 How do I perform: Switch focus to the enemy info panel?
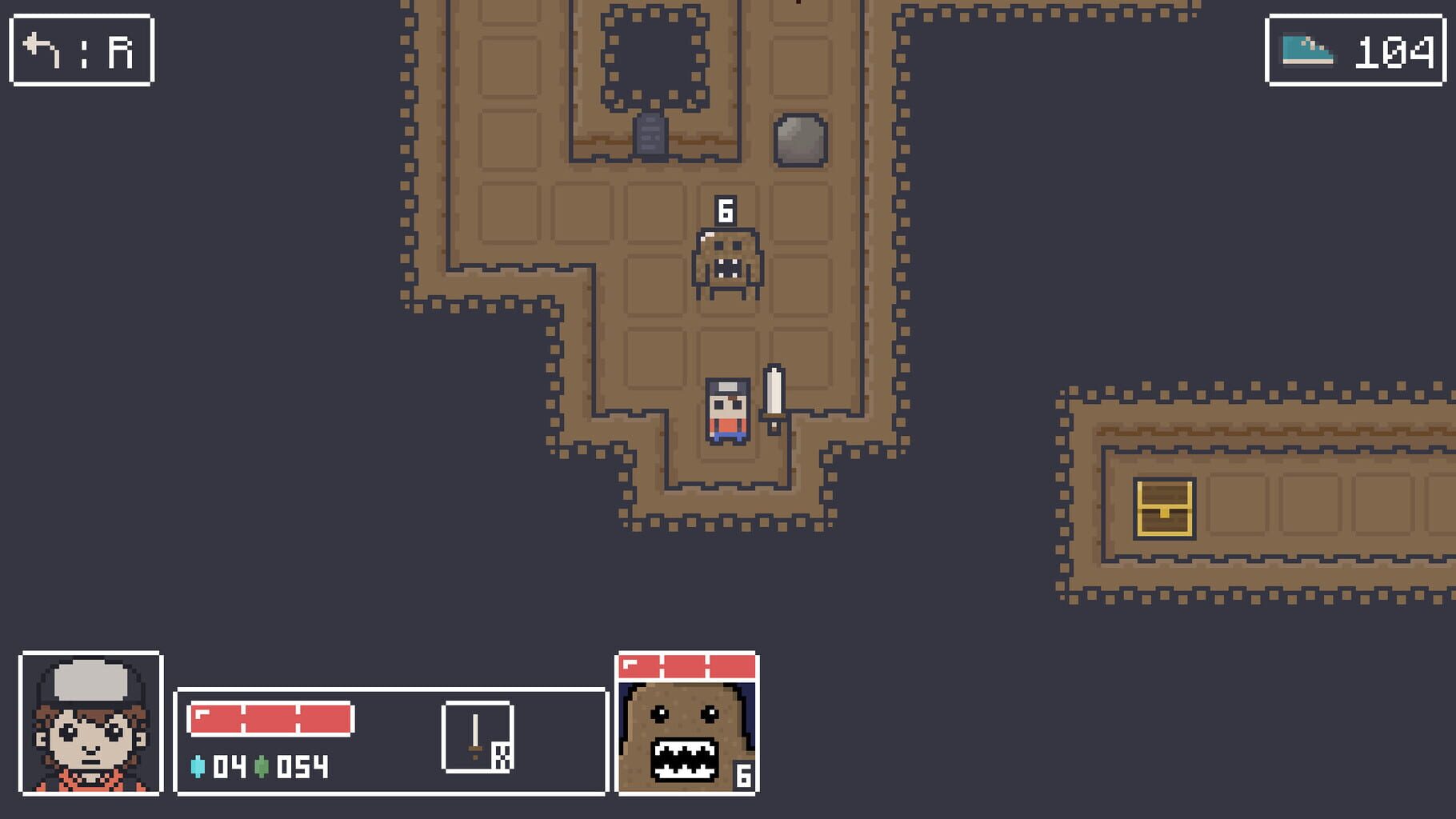coord(684,721)
